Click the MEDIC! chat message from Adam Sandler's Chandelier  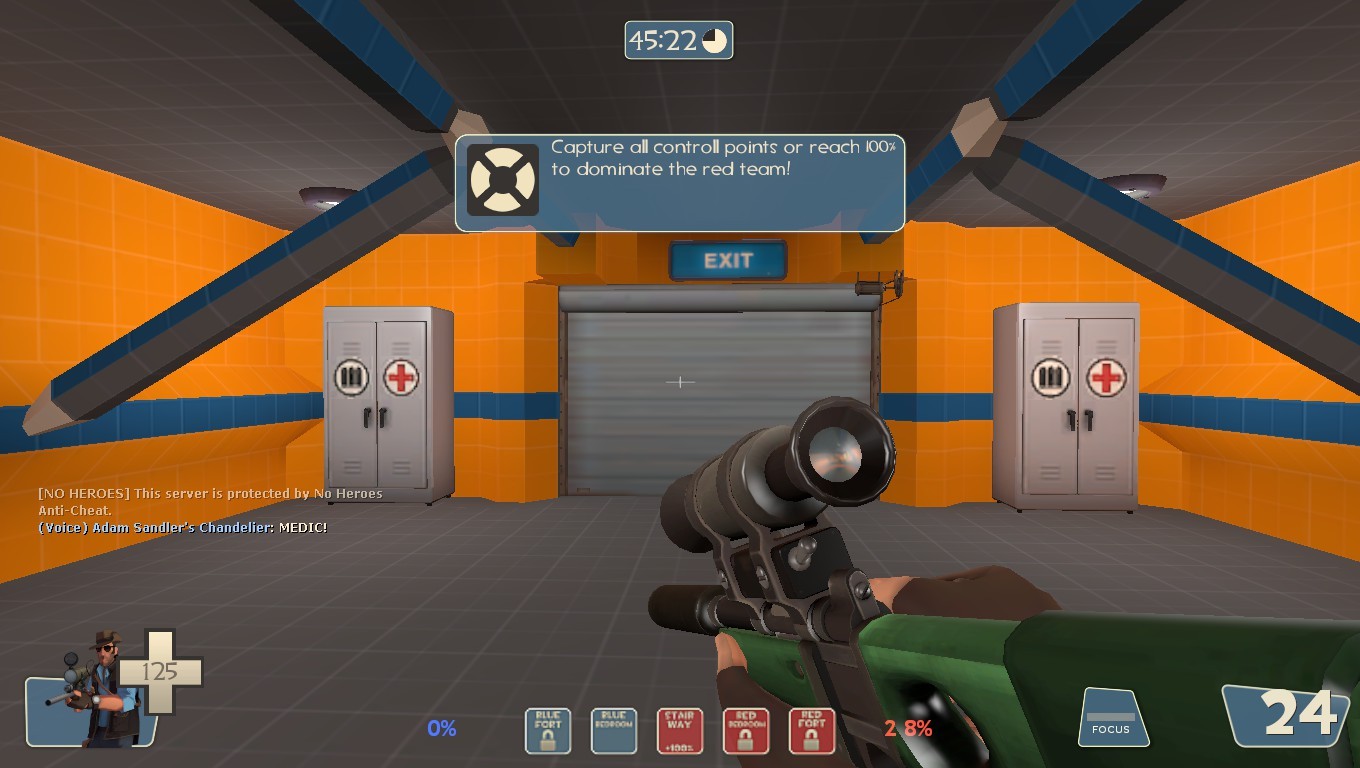[x=180, y=528]
